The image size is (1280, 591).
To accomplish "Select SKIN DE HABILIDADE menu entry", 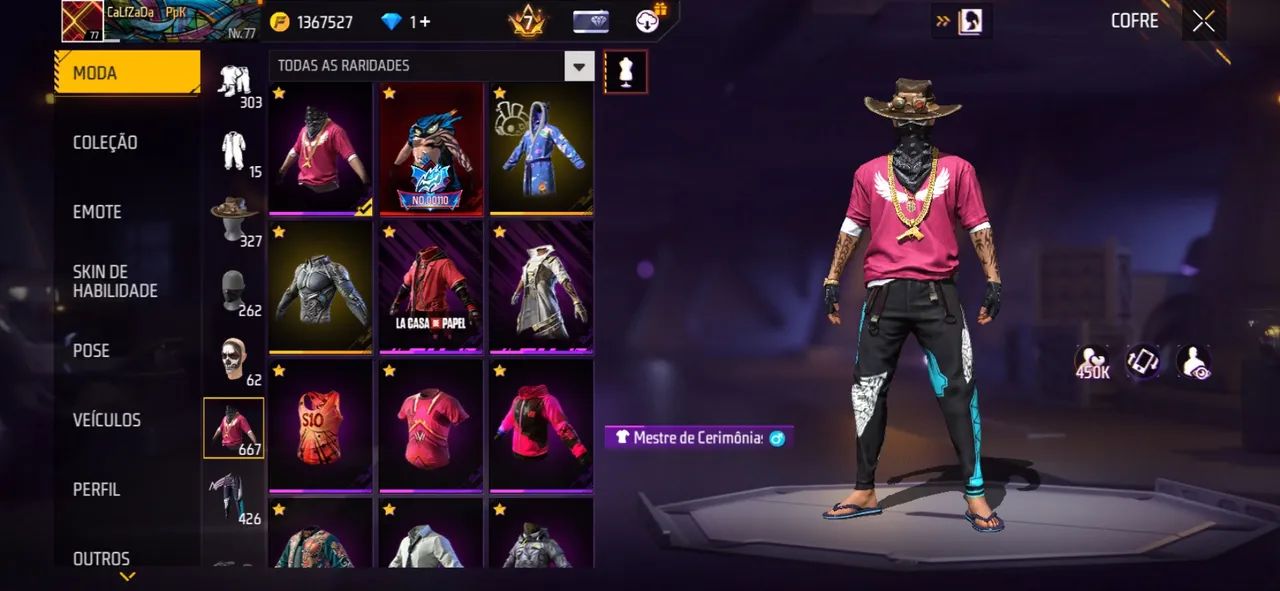I will [115, 281].
